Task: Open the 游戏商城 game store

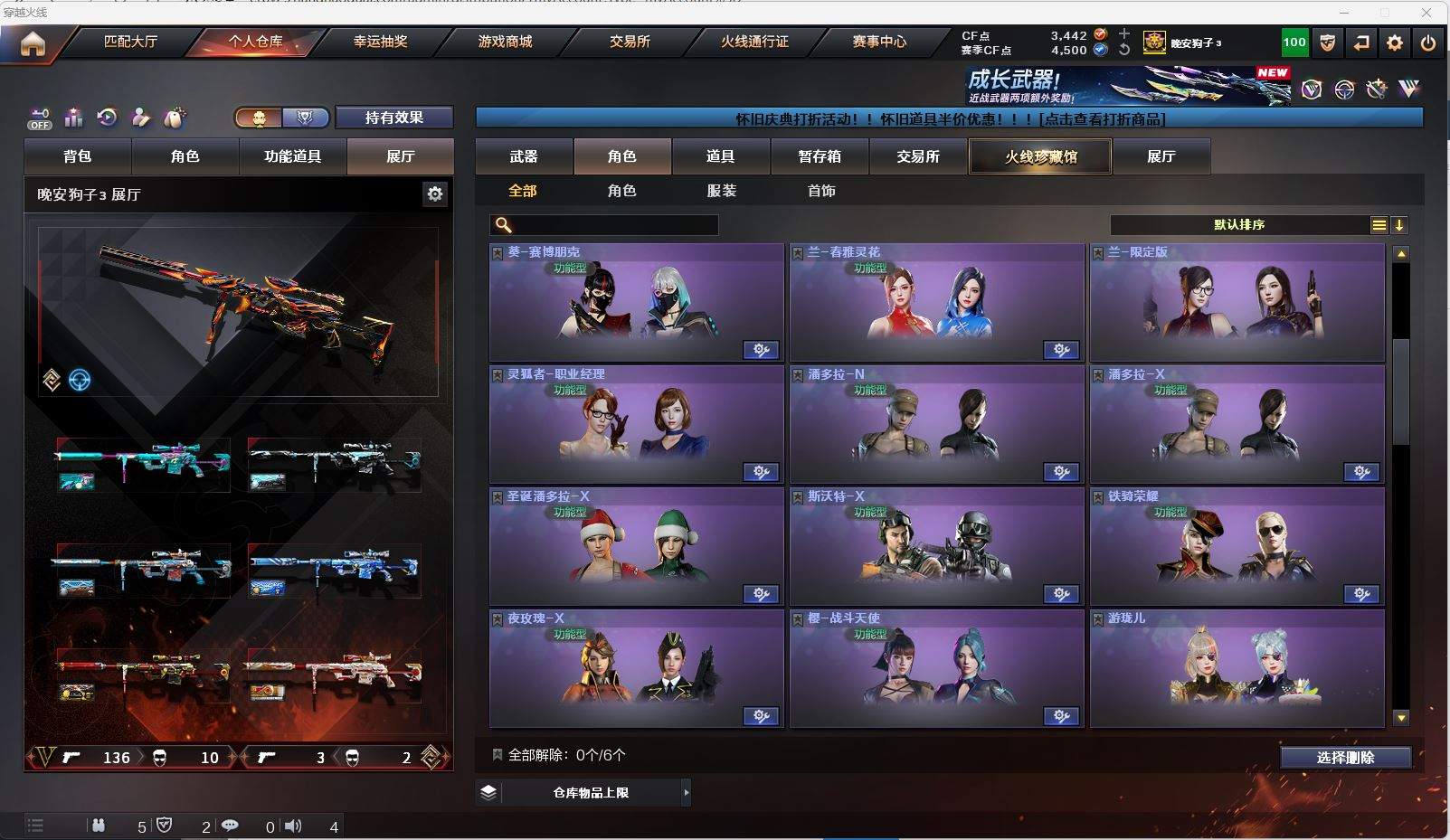Action: [505, 42]
